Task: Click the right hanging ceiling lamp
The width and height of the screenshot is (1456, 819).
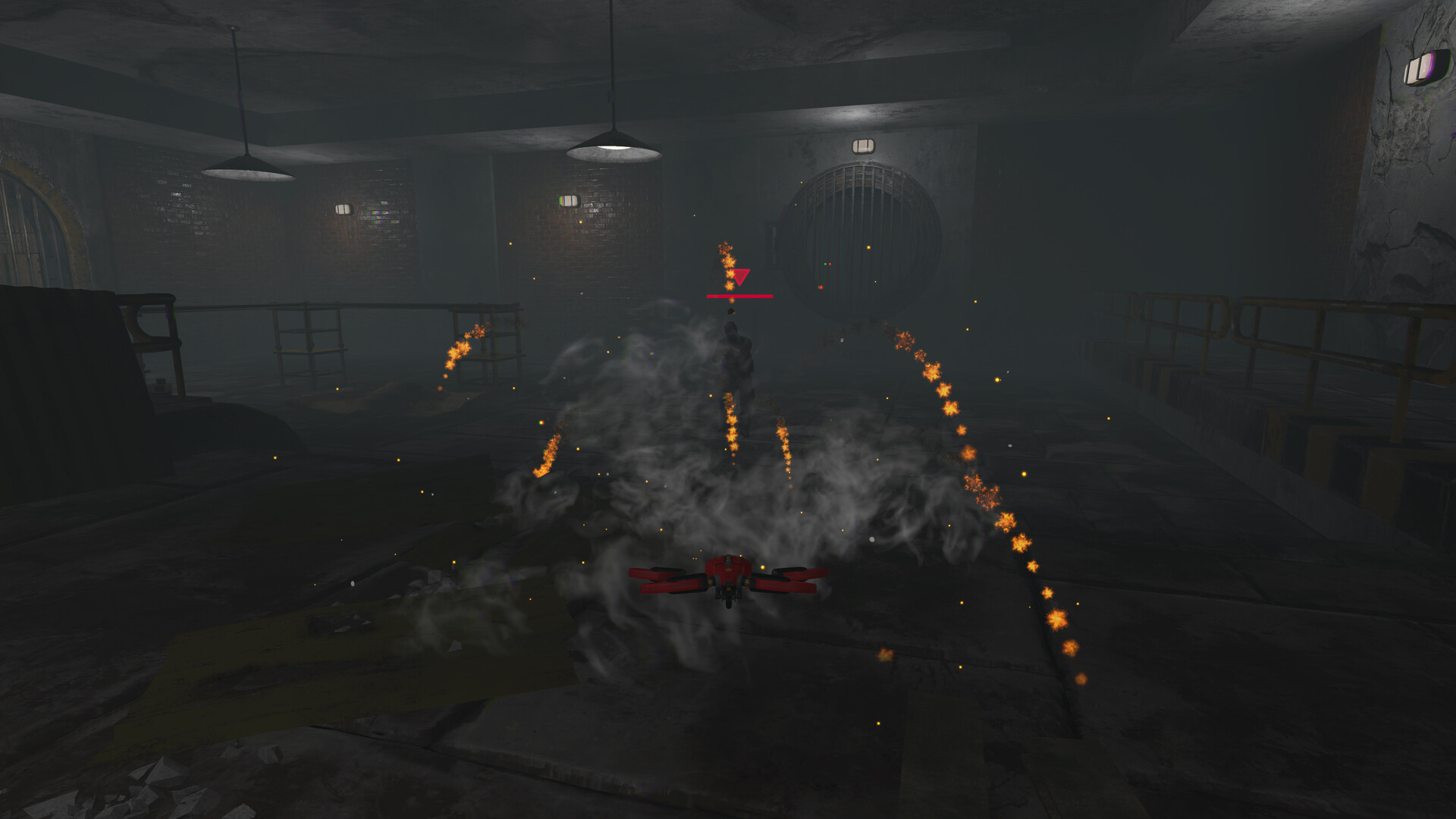Action: [614, 146]
